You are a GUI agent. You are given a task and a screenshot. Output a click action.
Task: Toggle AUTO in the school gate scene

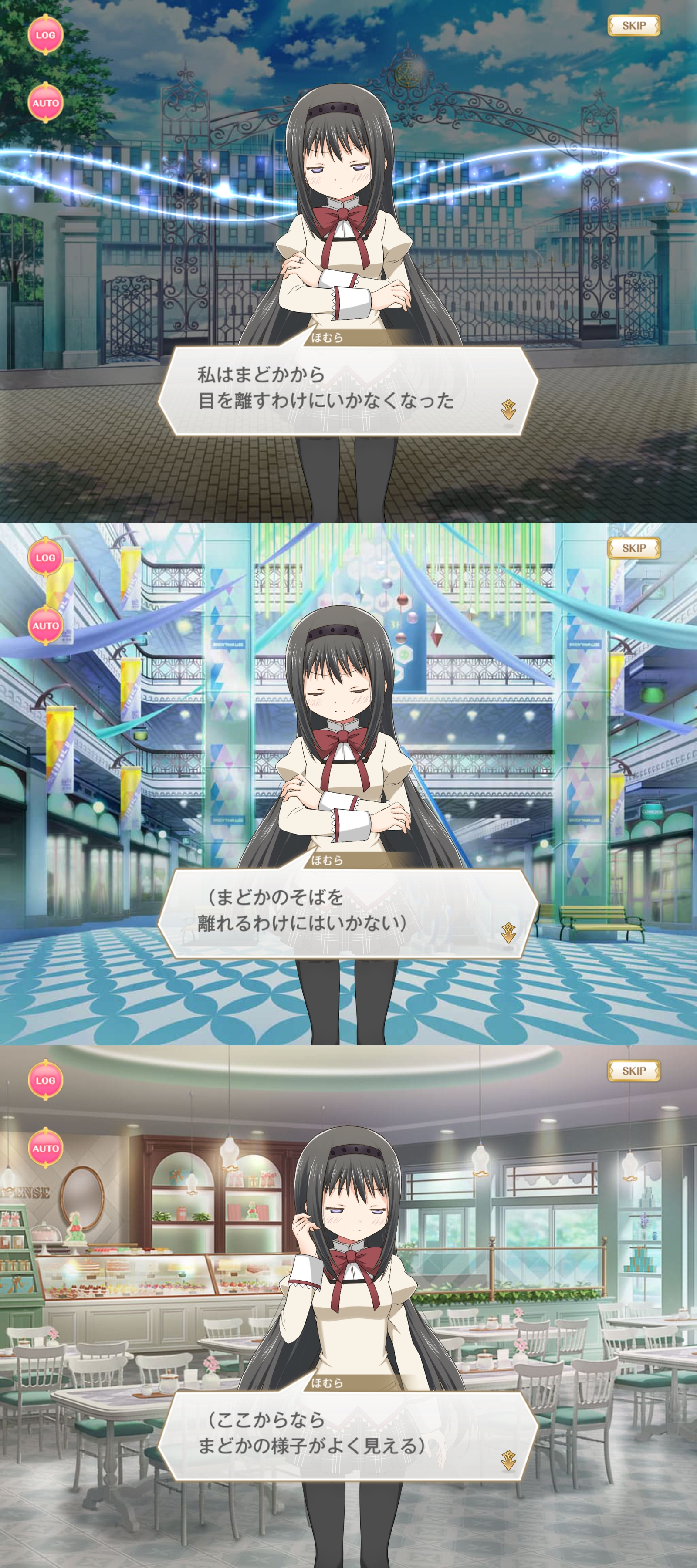point(45,103)
